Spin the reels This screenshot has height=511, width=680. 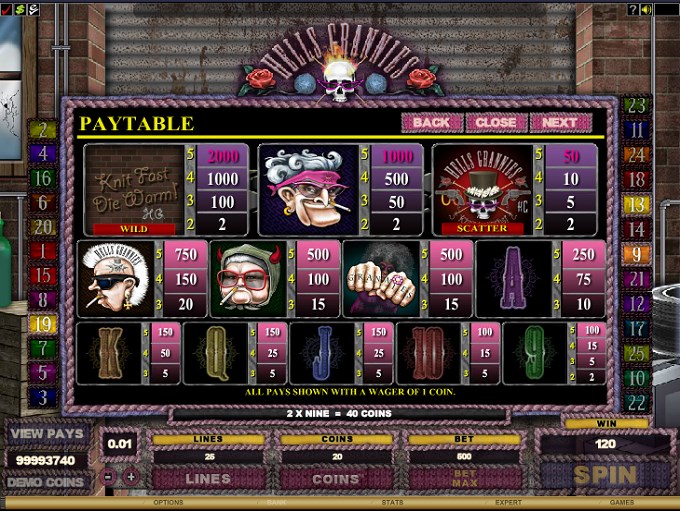604,475
